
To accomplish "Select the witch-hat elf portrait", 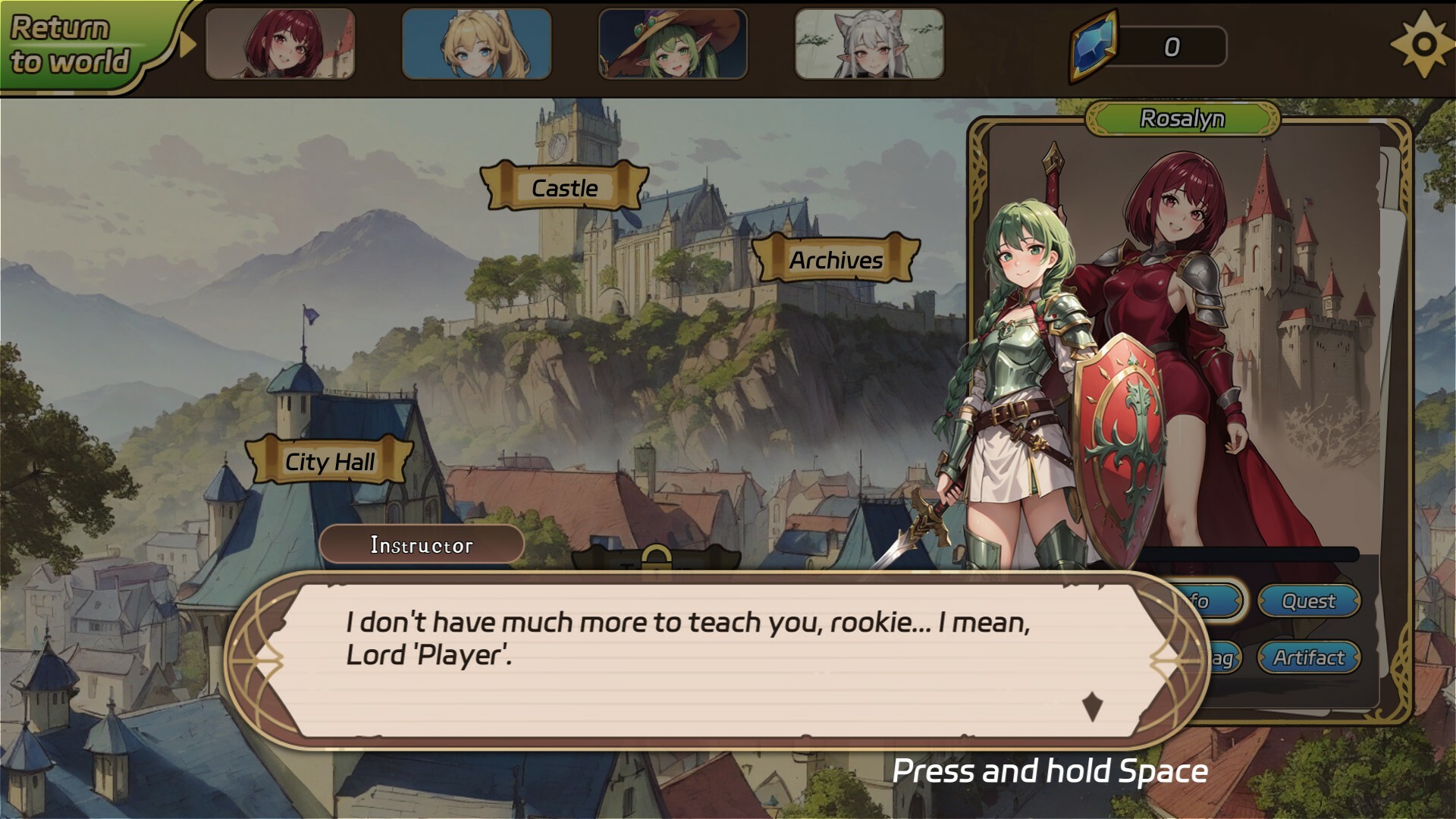I will [x=672, y=43].
